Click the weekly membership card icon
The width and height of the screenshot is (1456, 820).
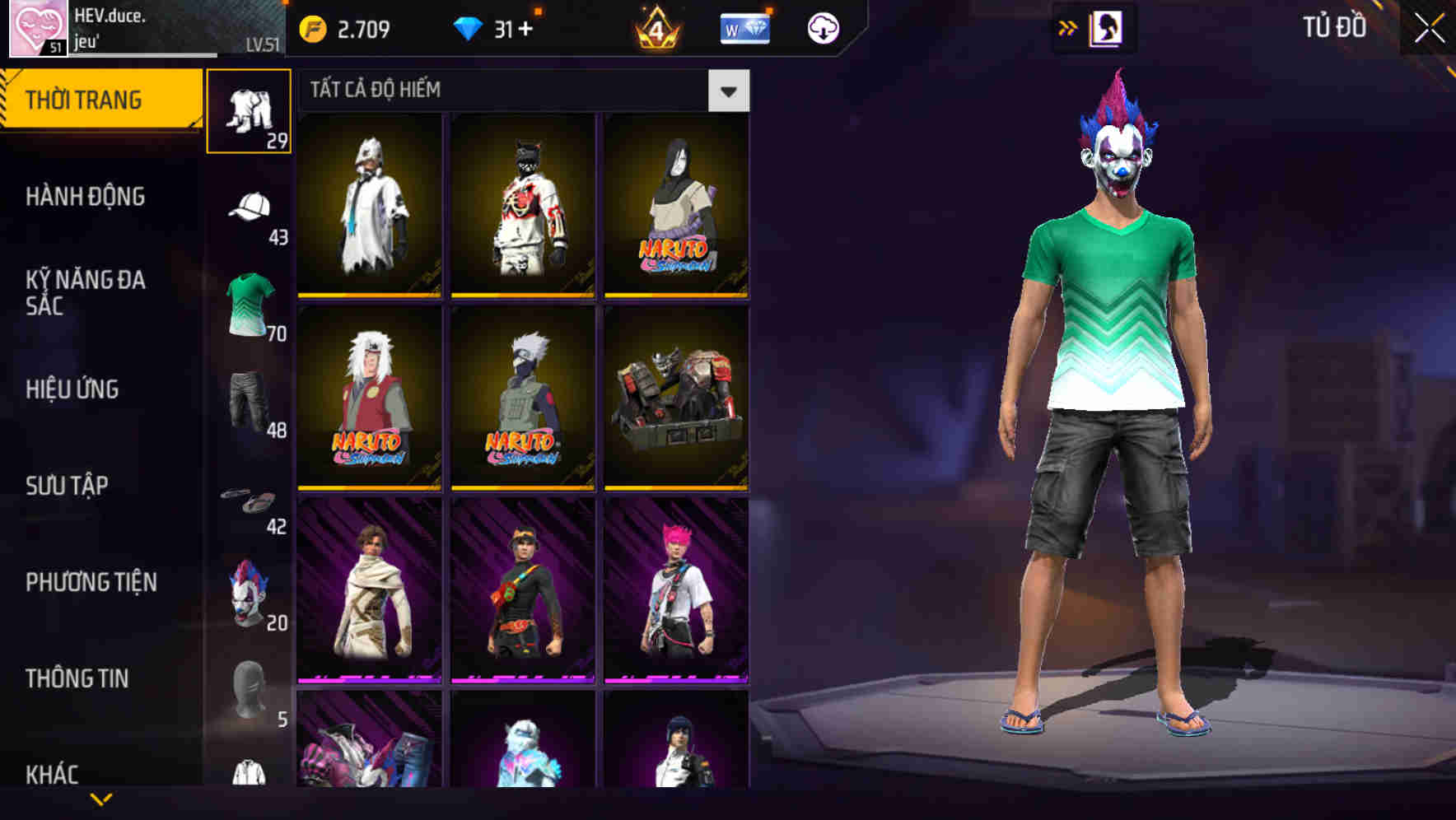pyautogui.click(x=744, y=27)
